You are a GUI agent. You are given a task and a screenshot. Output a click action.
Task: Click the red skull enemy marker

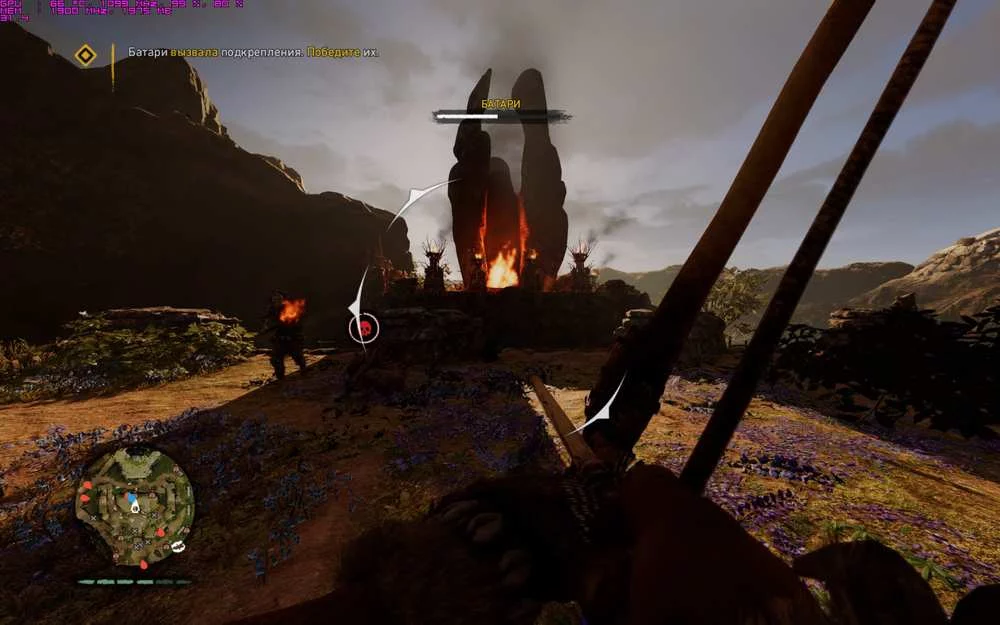click(364, 327)
